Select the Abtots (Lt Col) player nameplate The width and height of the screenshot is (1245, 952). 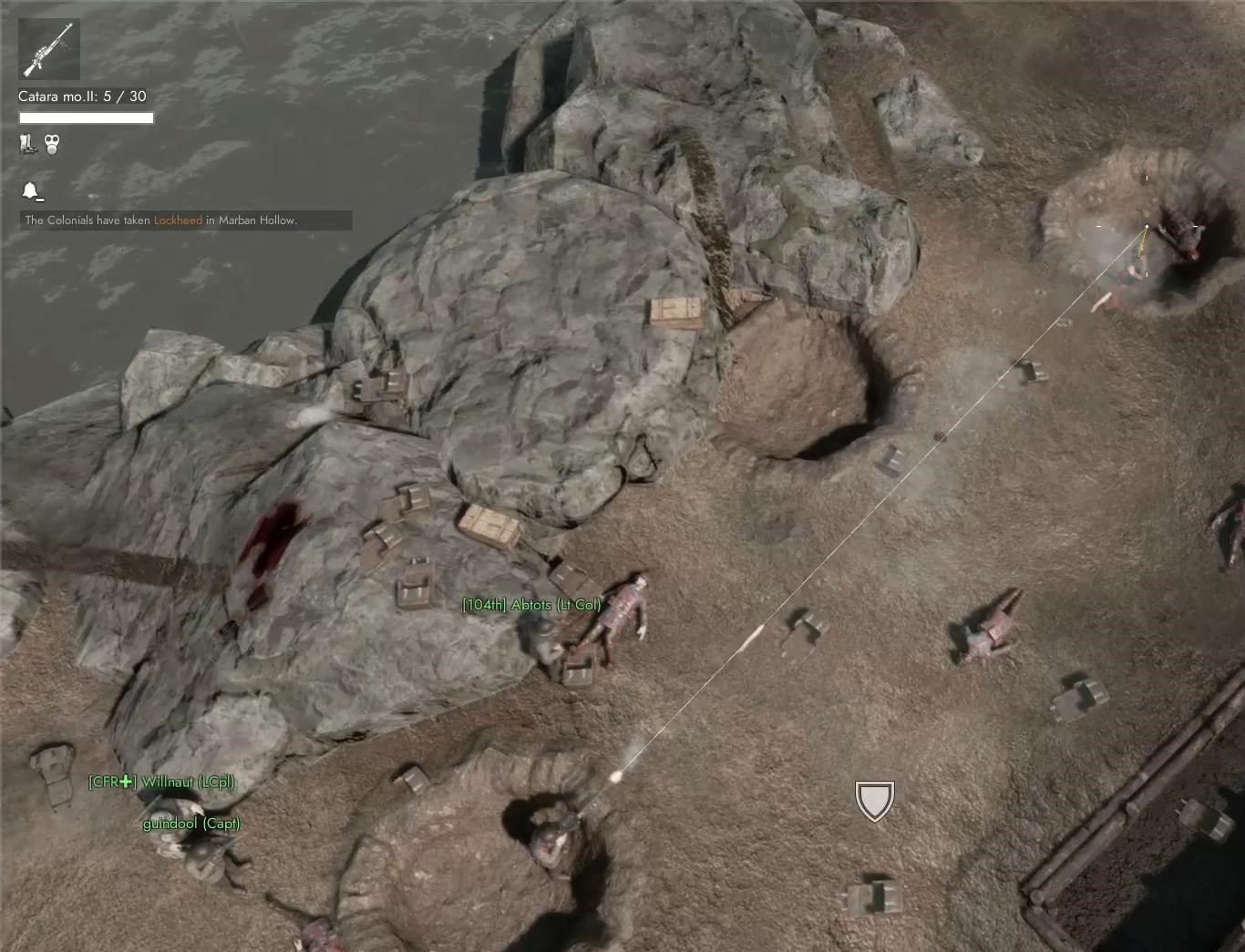pyautogui.click(x=532, y=603)
